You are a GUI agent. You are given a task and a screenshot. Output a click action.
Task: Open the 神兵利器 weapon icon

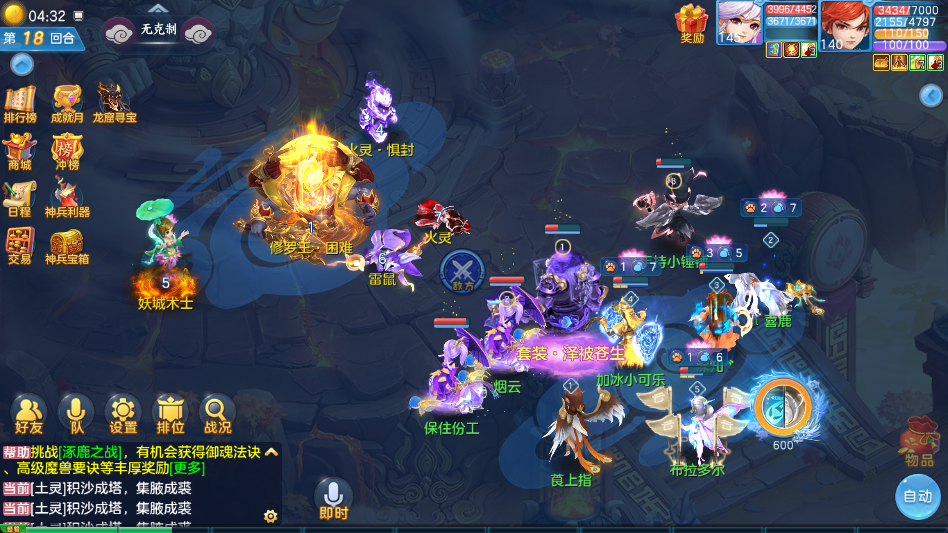(x=67, y=197)
